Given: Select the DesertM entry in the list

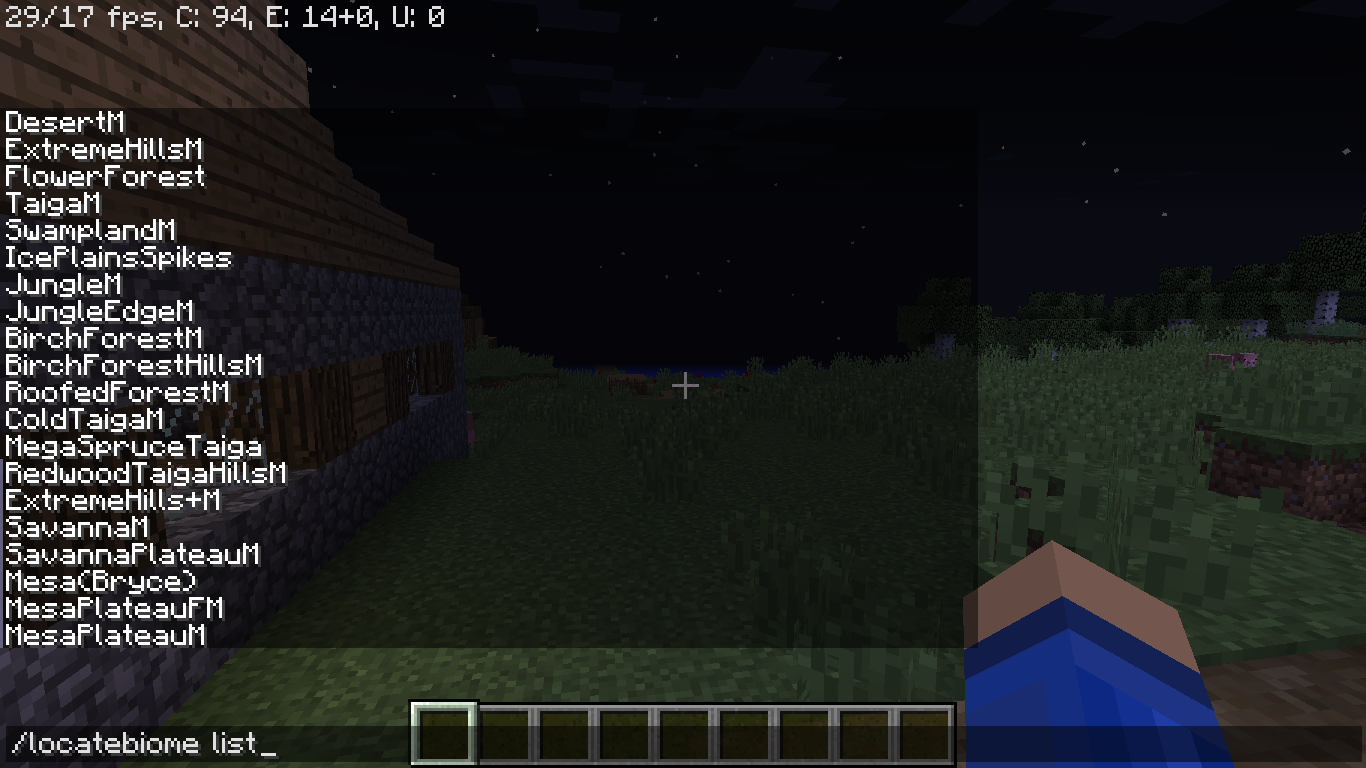Looking at the screenshot, I should click(x=63, y=123).
